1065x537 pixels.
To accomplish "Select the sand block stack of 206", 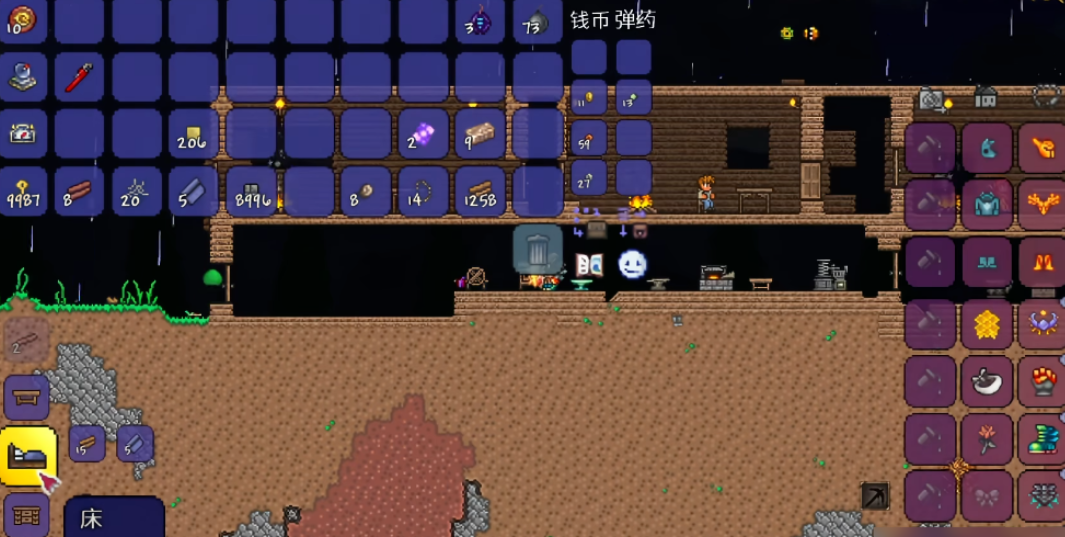I will coord(194,134).
